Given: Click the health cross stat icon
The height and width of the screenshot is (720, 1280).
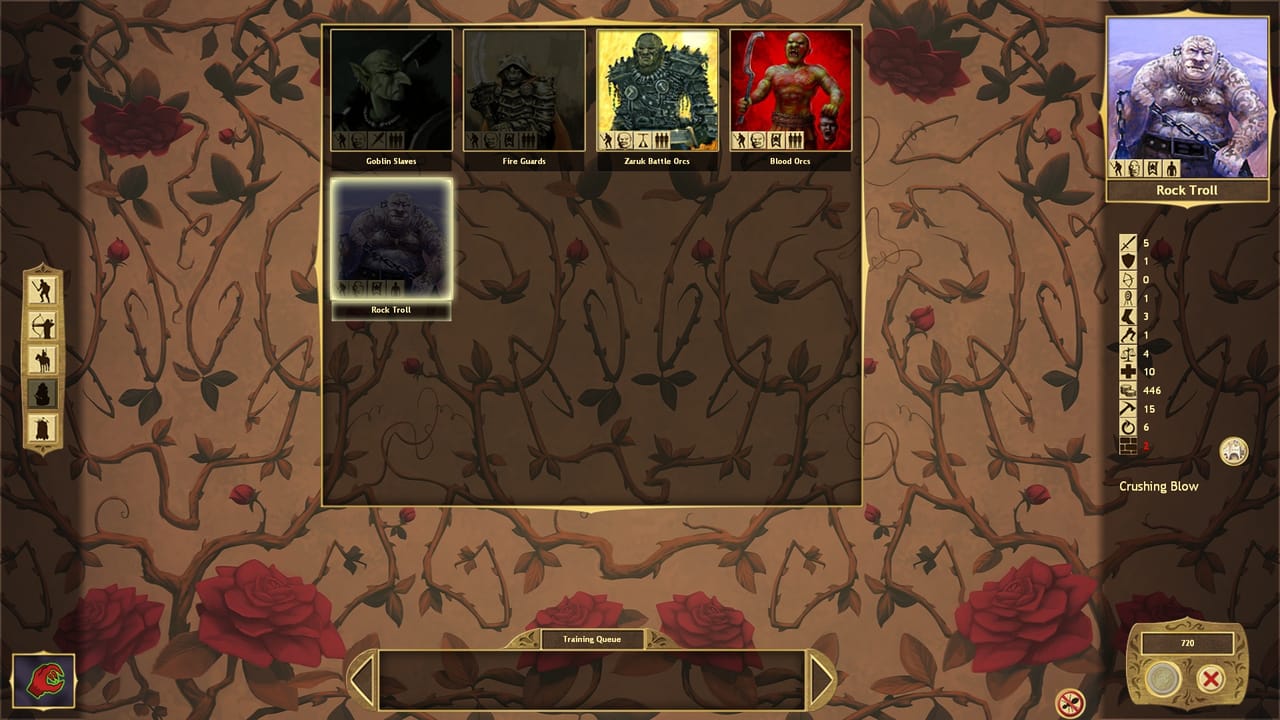Looking at the screenshot, I should (x=1127, y=372).
